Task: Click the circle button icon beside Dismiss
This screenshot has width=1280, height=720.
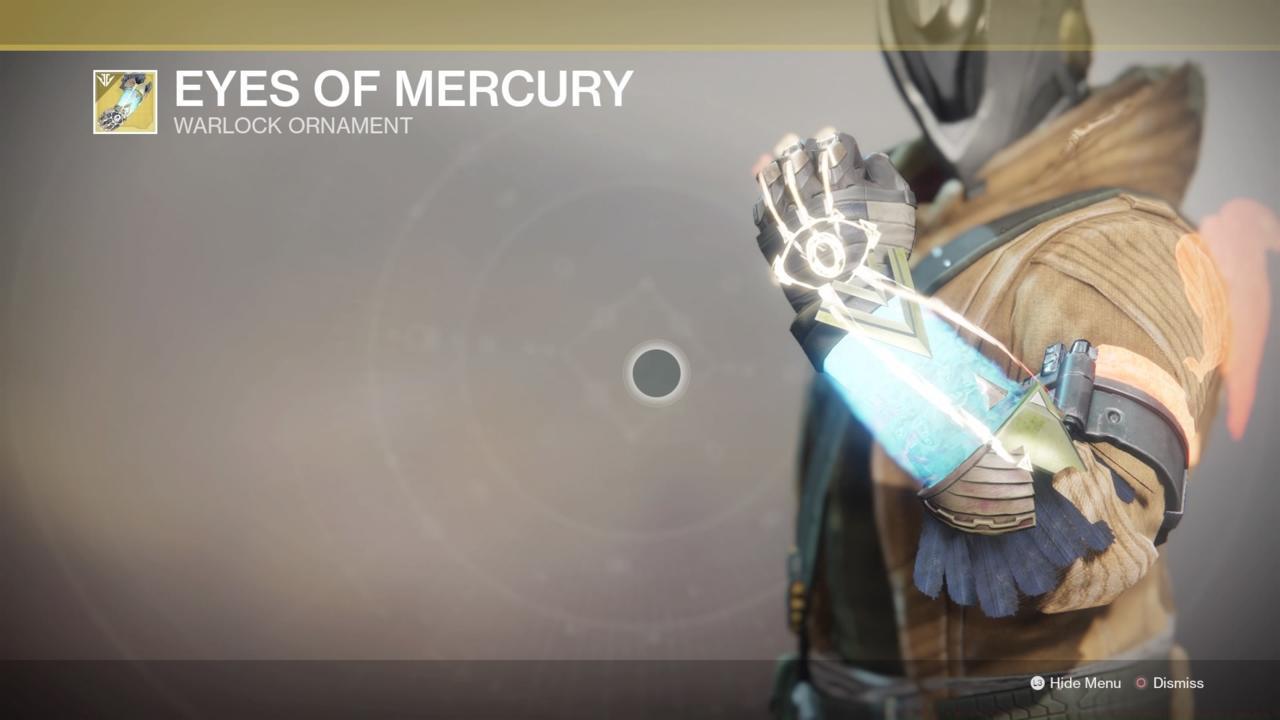Action: [1140, 683]
